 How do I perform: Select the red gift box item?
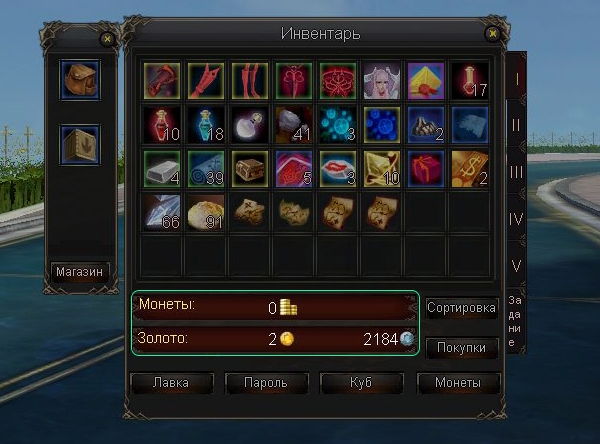click(424, 167)
